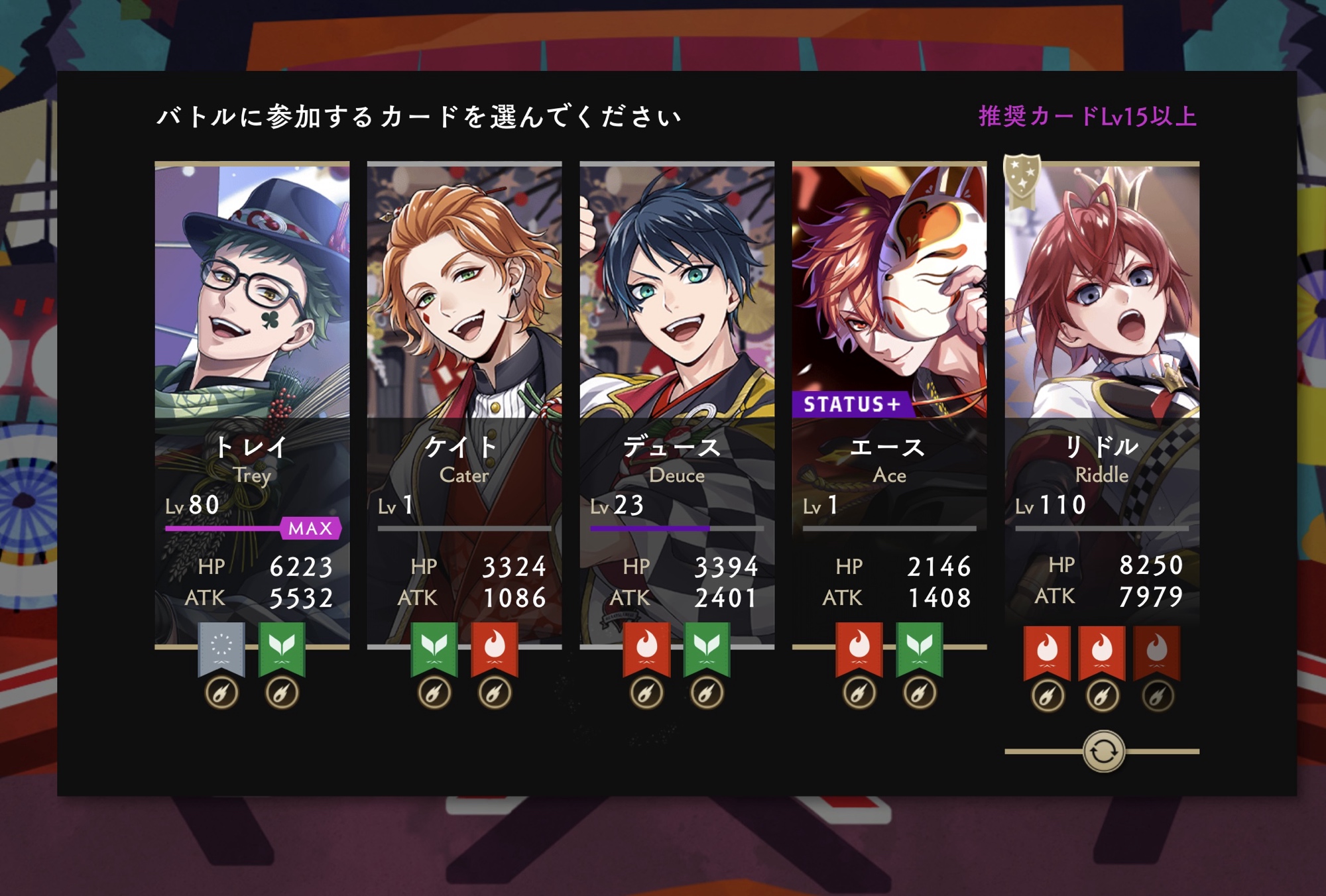Select Trey's gray non-elemental magic flag
1326x896 pixels.
(x=221, y=648)
